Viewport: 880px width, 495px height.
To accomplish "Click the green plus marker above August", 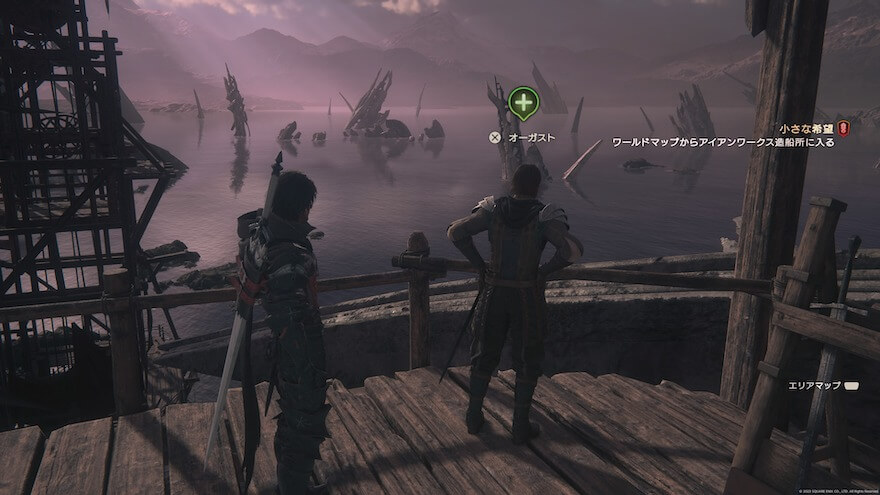I will [523, 102].
